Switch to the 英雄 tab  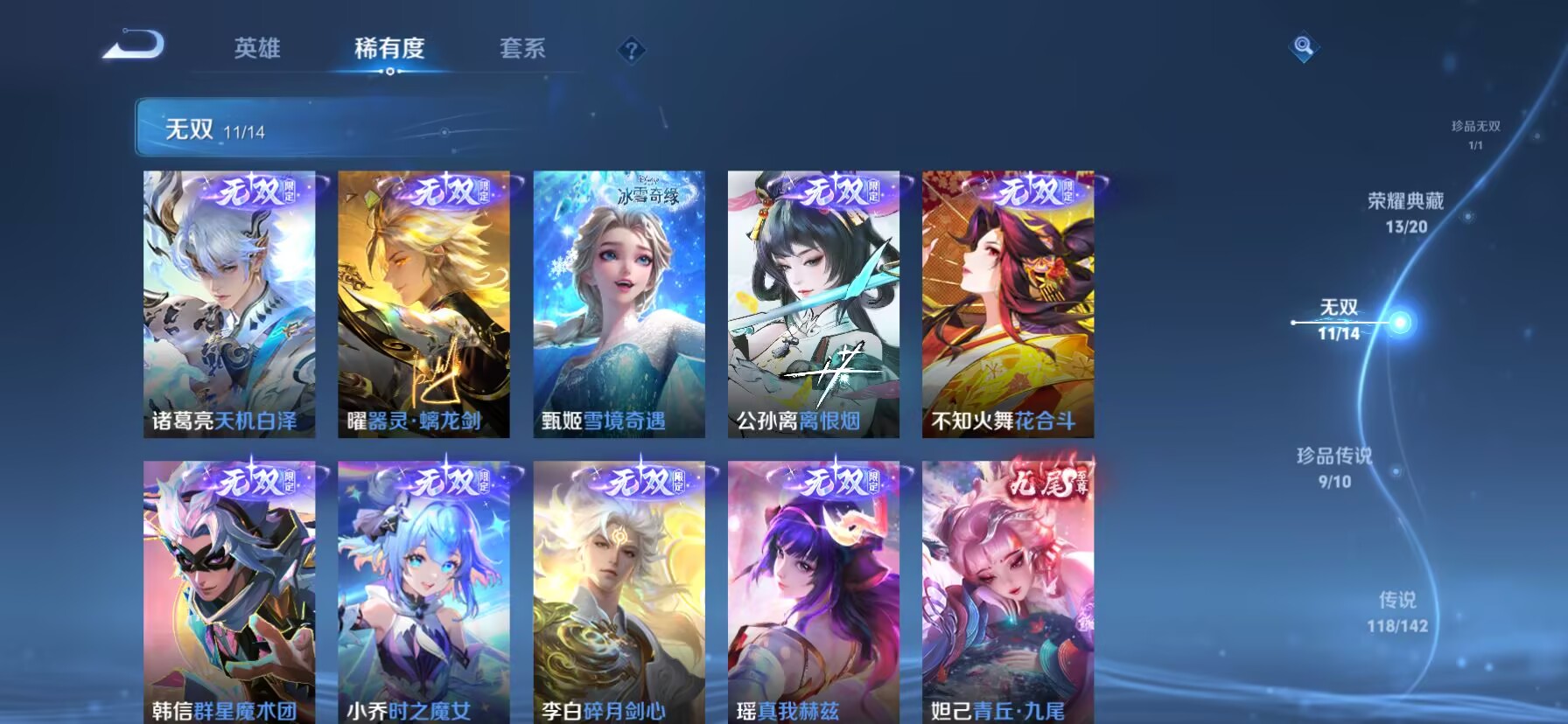point(258,50)
